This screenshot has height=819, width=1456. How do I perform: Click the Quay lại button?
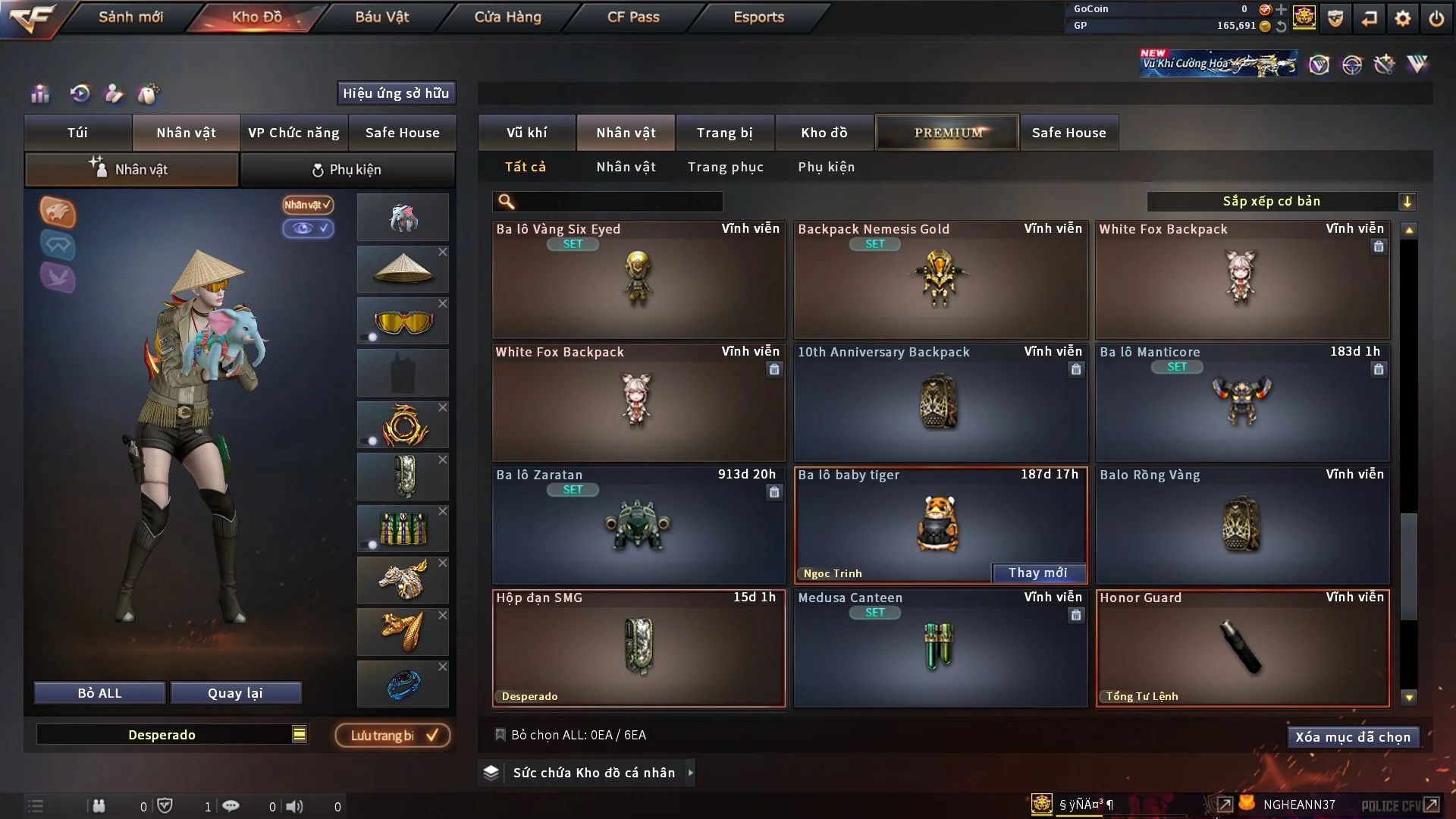tap(235, 693)
